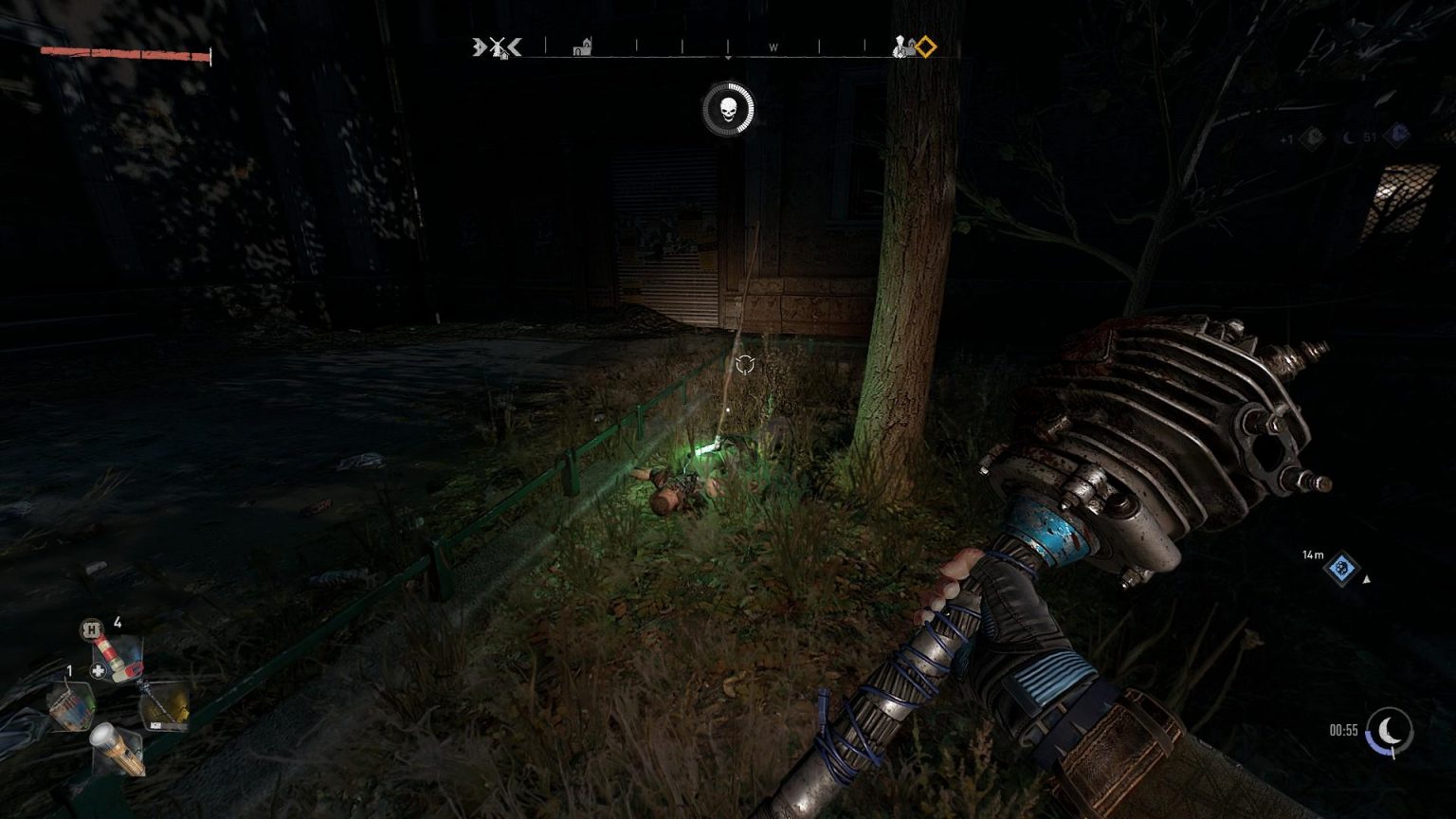The width and height of the screenshot is (1456, 819).
Task: Select the yellow diamond quest waypoint marker
Action: (x=923, y=46)
